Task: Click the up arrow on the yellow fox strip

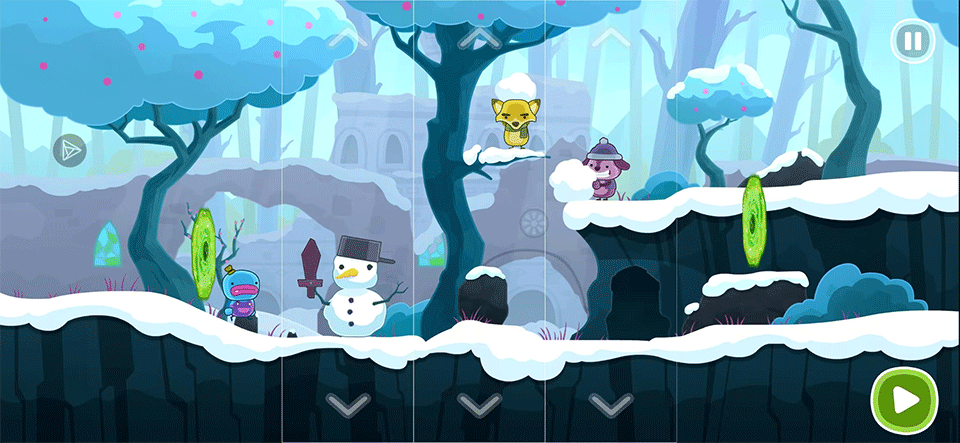Action: pyautogui.click(x=478, y=38)
